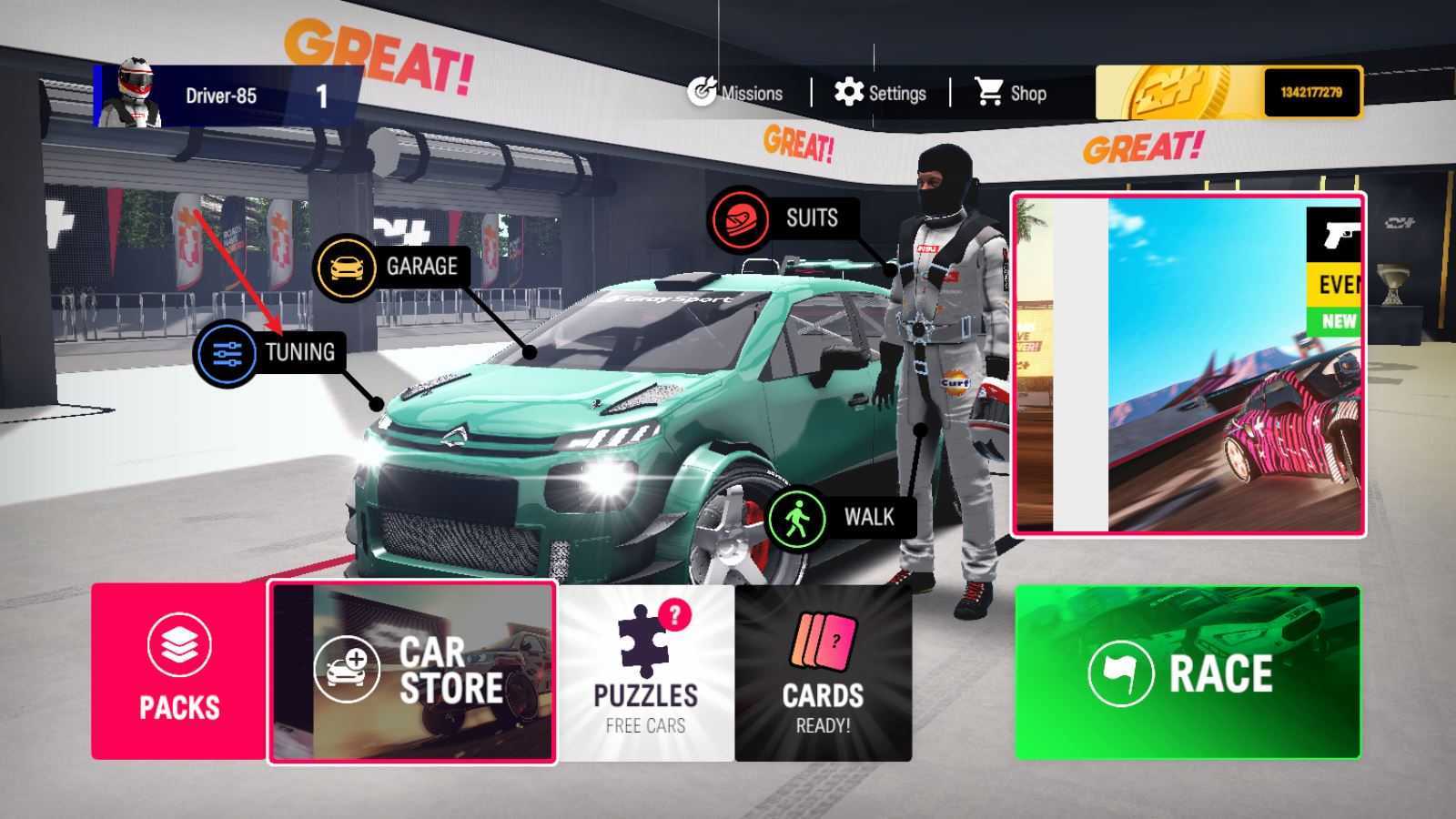View the new event promo banner
The image size is (1456, 819).
tap(1188, 364)
